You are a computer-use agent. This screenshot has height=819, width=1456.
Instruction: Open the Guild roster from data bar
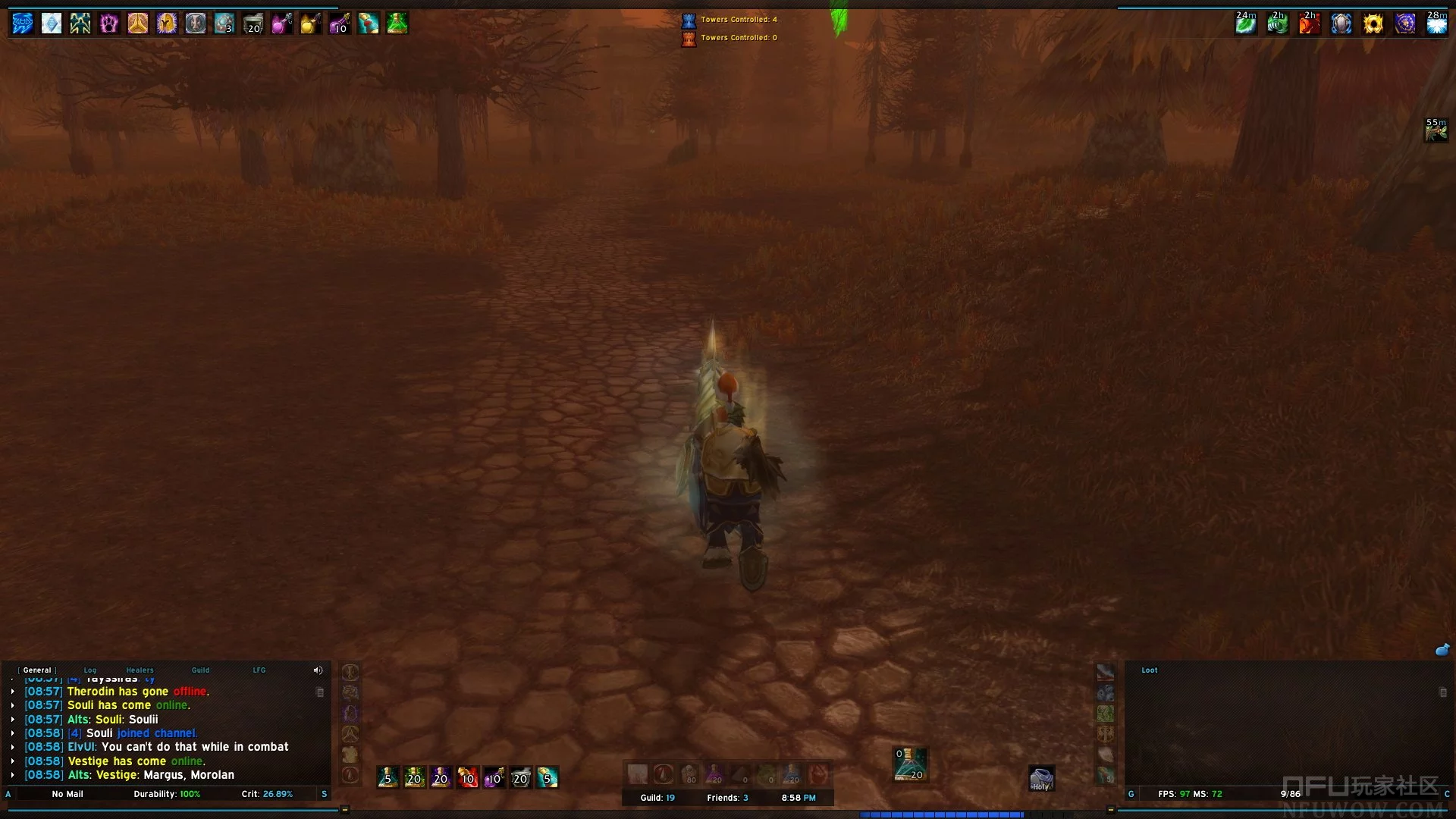pos(657,798)
